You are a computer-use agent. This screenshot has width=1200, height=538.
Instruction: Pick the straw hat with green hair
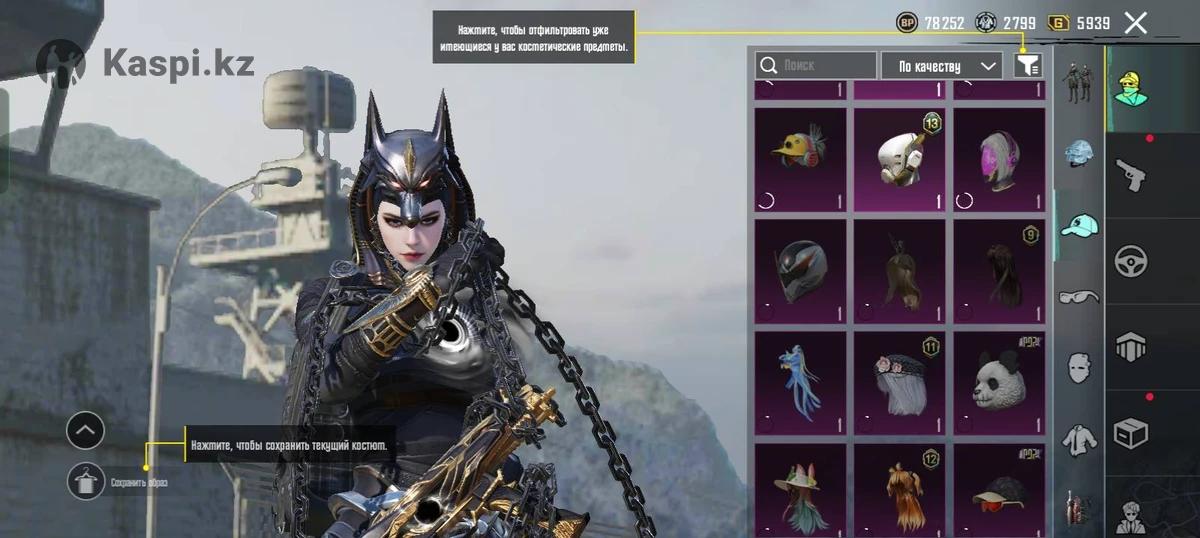coord(800,488)
